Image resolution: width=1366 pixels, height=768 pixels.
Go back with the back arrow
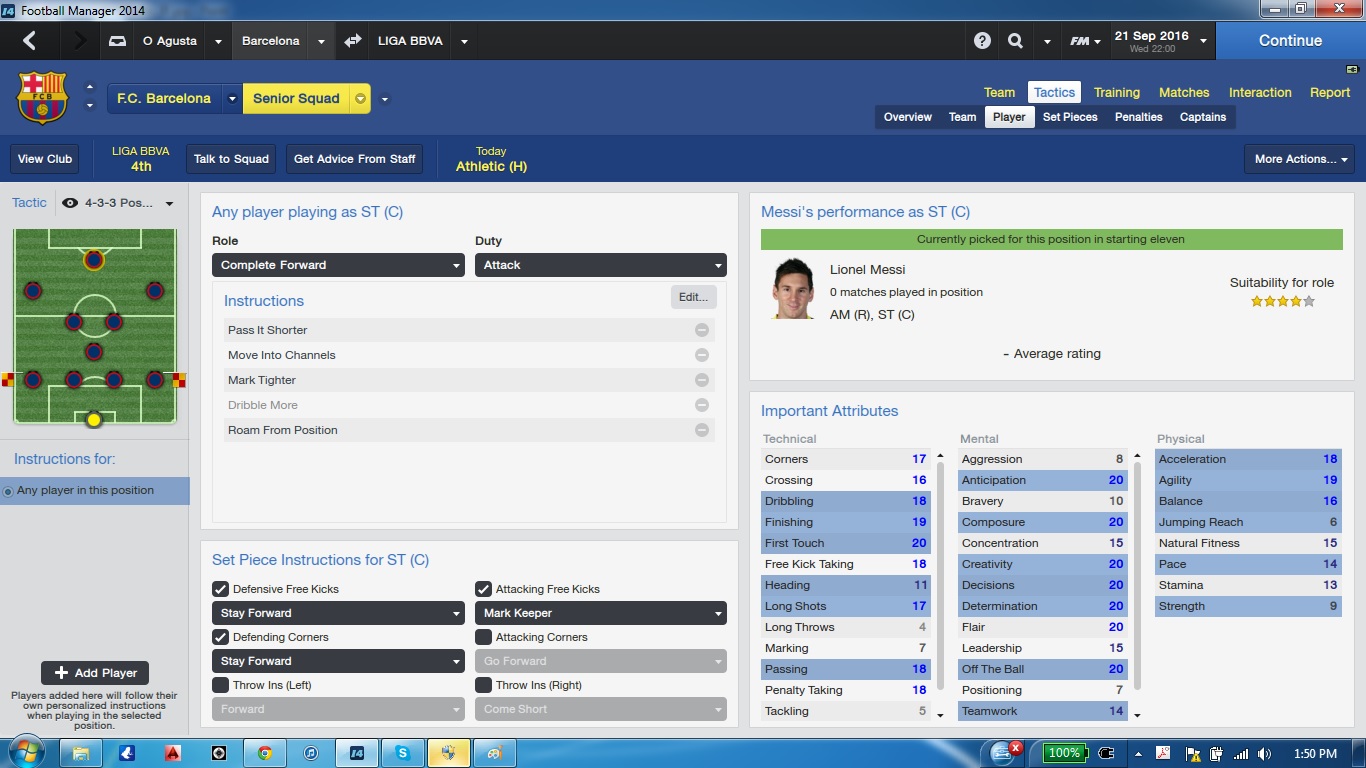[29, 41]
